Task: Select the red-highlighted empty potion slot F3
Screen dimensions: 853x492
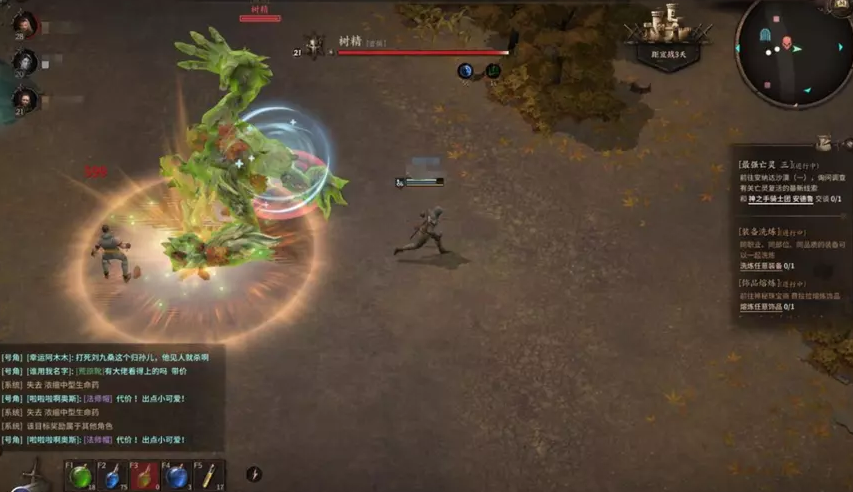Action: 144,476
